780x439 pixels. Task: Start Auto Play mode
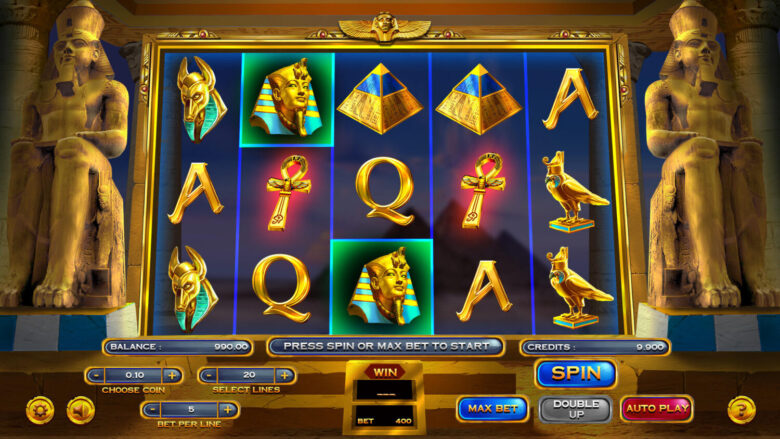[x=656, y=408]
